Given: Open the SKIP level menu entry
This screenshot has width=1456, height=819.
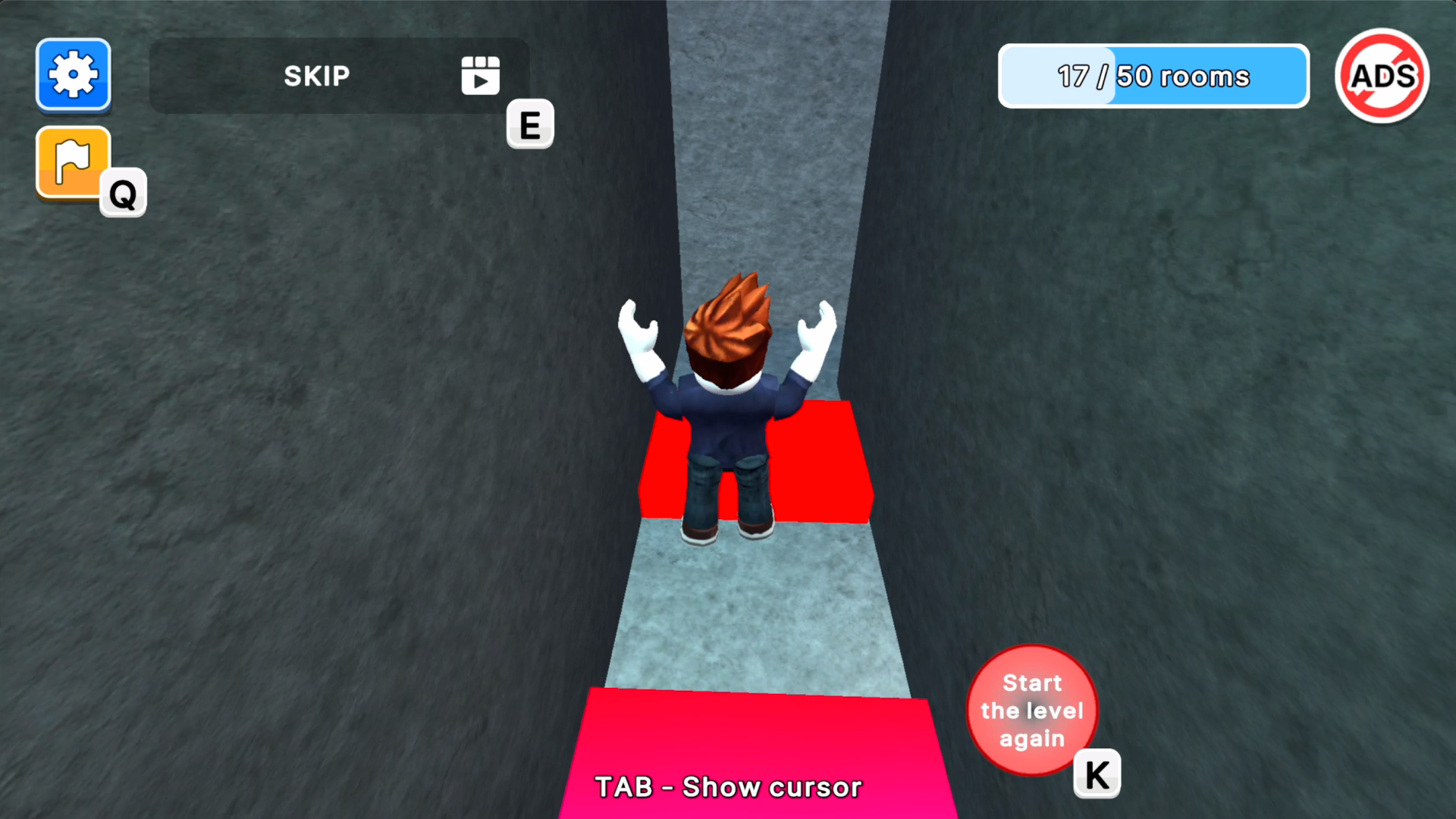Looking at the screenshot, I should coord(317,76).
